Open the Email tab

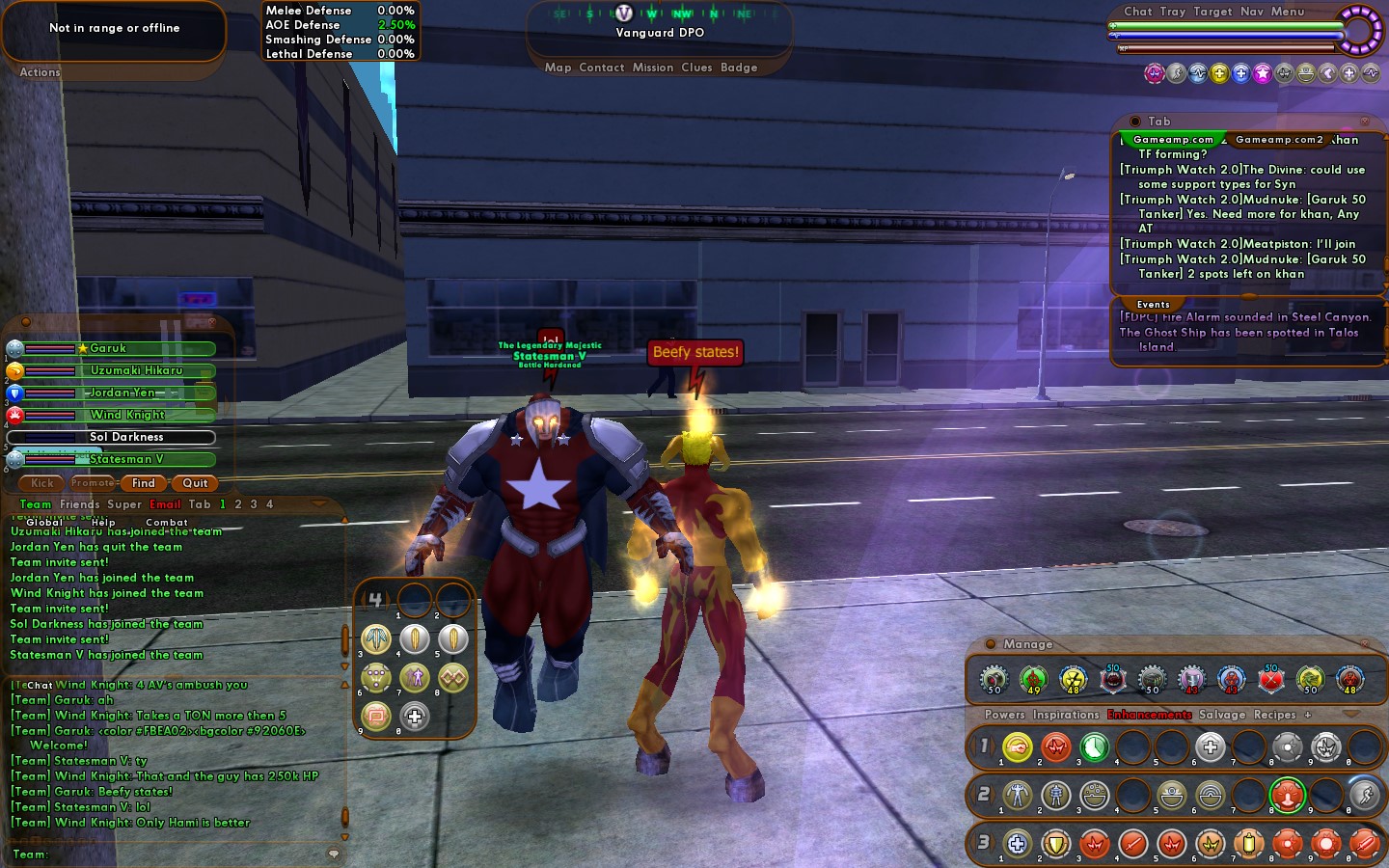(165, 504)
